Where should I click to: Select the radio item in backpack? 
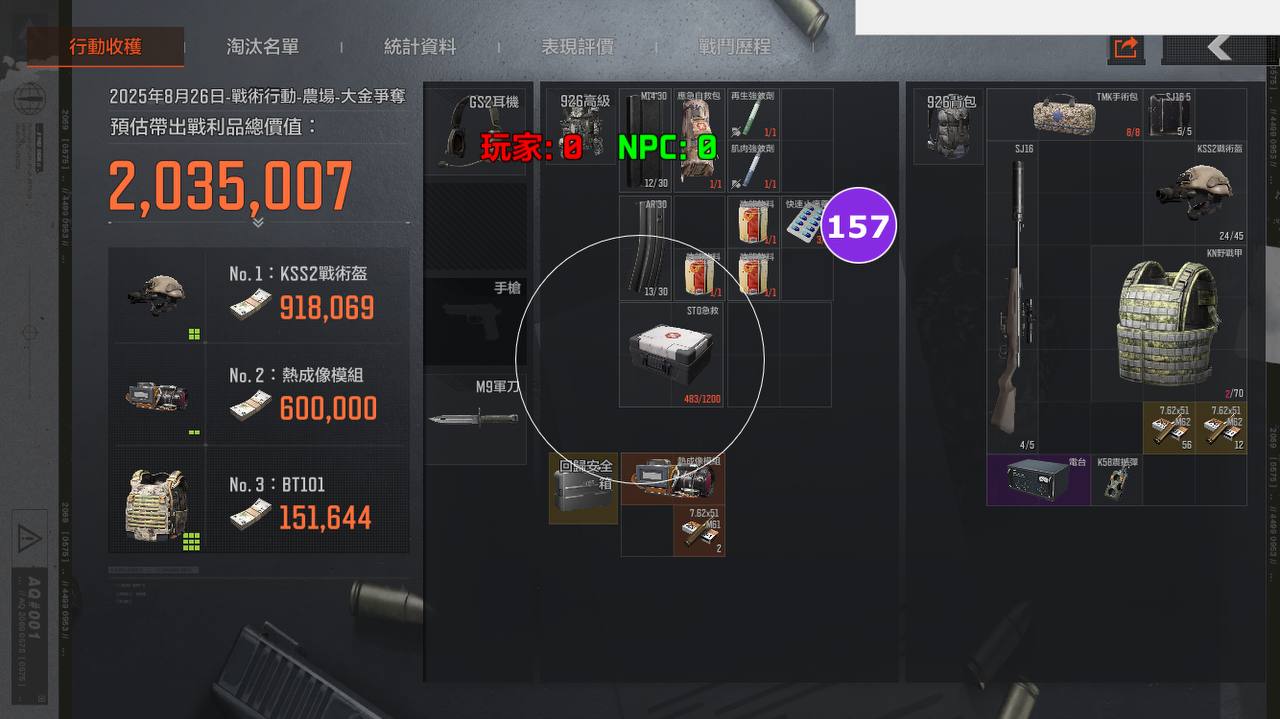coord(1038,479)
